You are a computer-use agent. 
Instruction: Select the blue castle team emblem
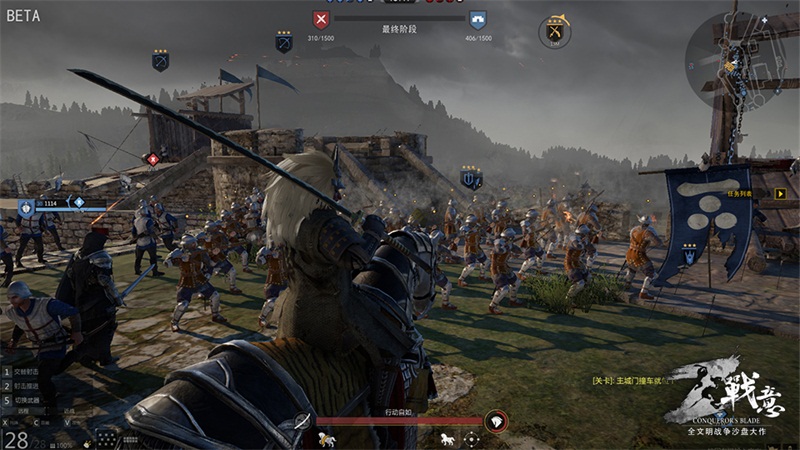coord(478,19)
